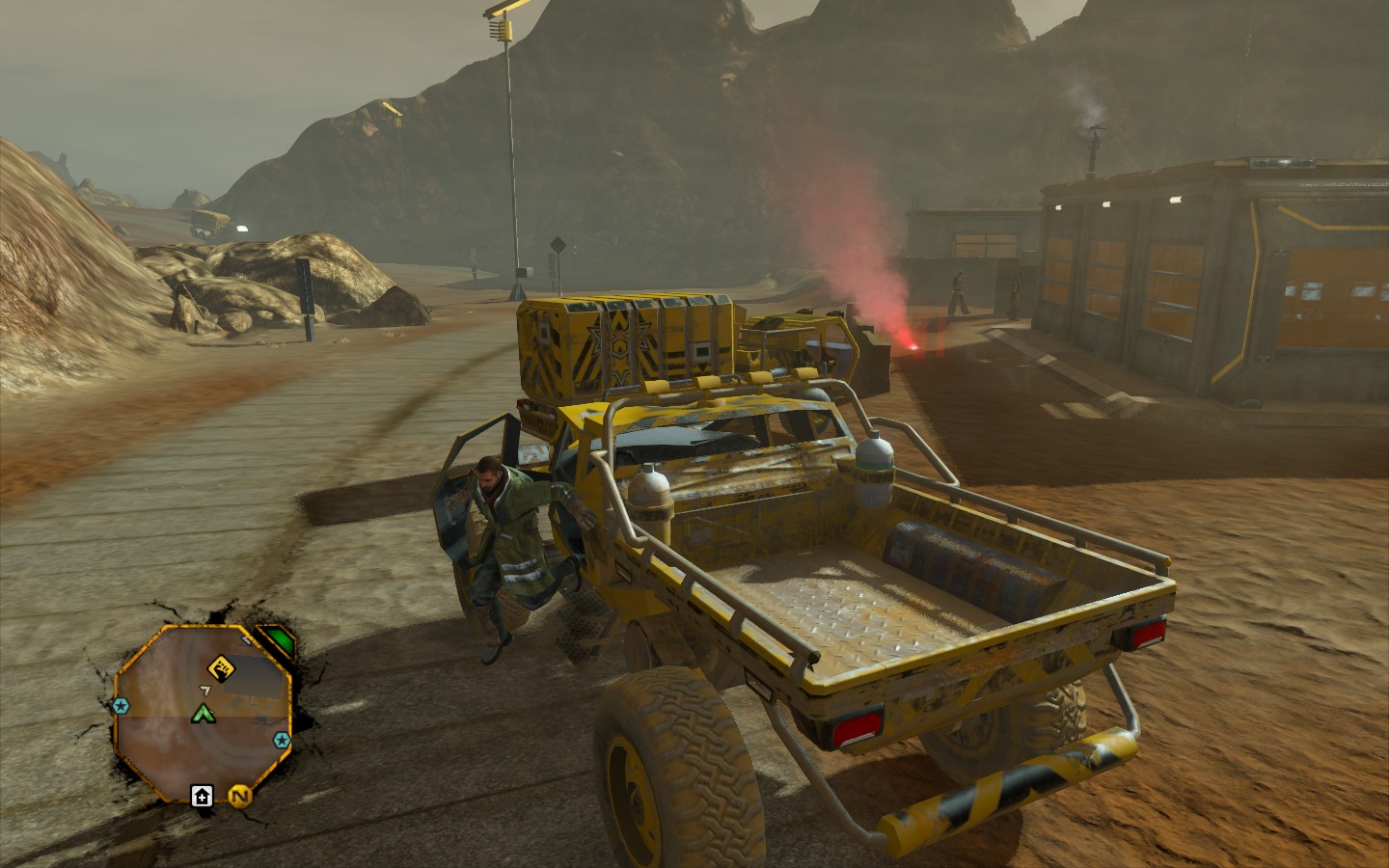Viewport: 1389px width, 868px height.
Task: Select the green player arrow on minimap
Action: tap(203, 714)
